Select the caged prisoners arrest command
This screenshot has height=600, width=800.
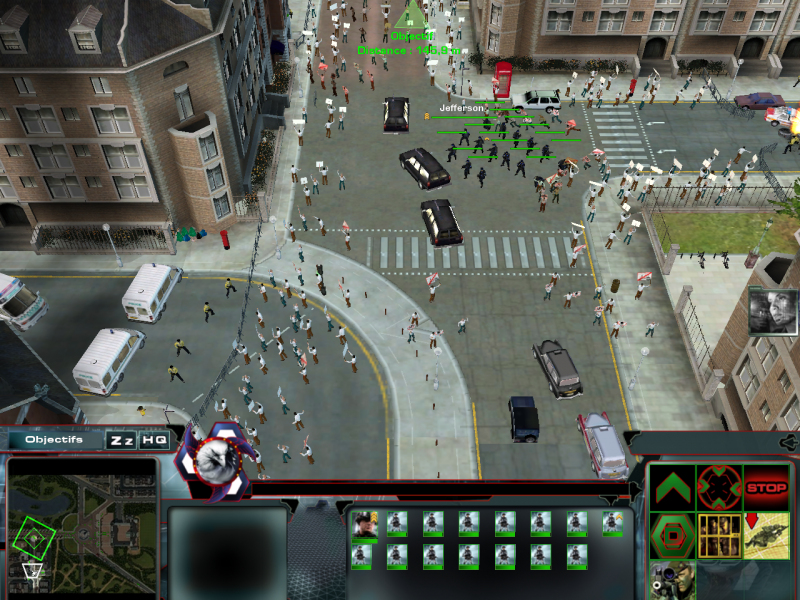[718, 535]
